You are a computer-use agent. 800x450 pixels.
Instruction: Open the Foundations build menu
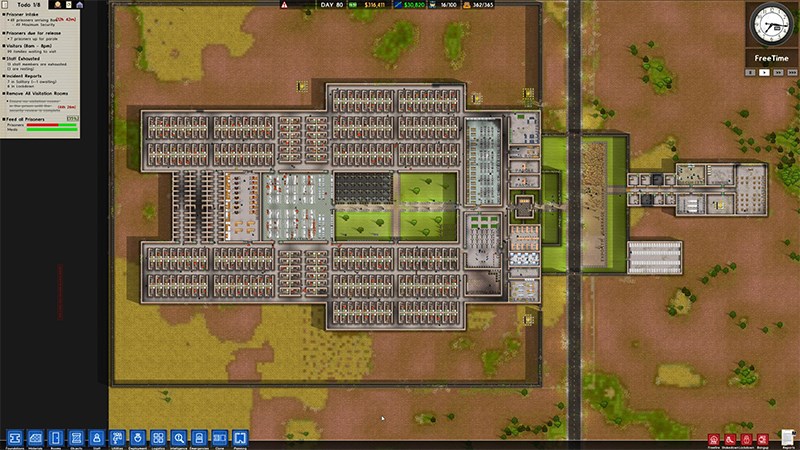tap(14, 437)
